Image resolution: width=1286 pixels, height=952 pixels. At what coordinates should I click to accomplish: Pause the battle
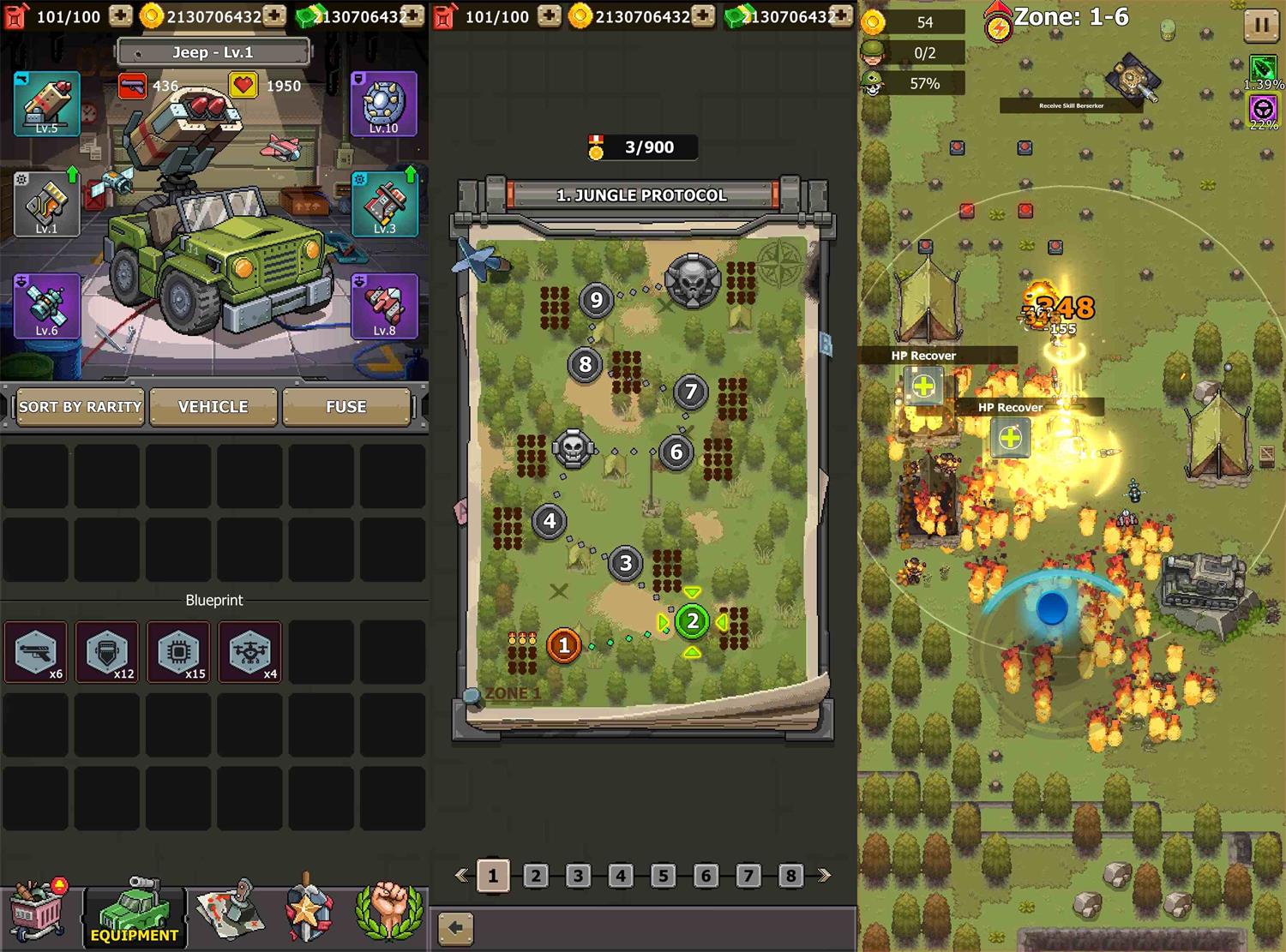click(1260, 25)
